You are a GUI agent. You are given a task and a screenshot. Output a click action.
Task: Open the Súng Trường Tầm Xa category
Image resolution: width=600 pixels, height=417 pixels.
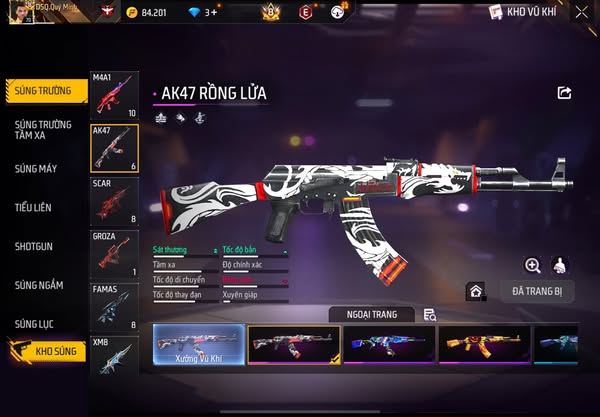44,129
